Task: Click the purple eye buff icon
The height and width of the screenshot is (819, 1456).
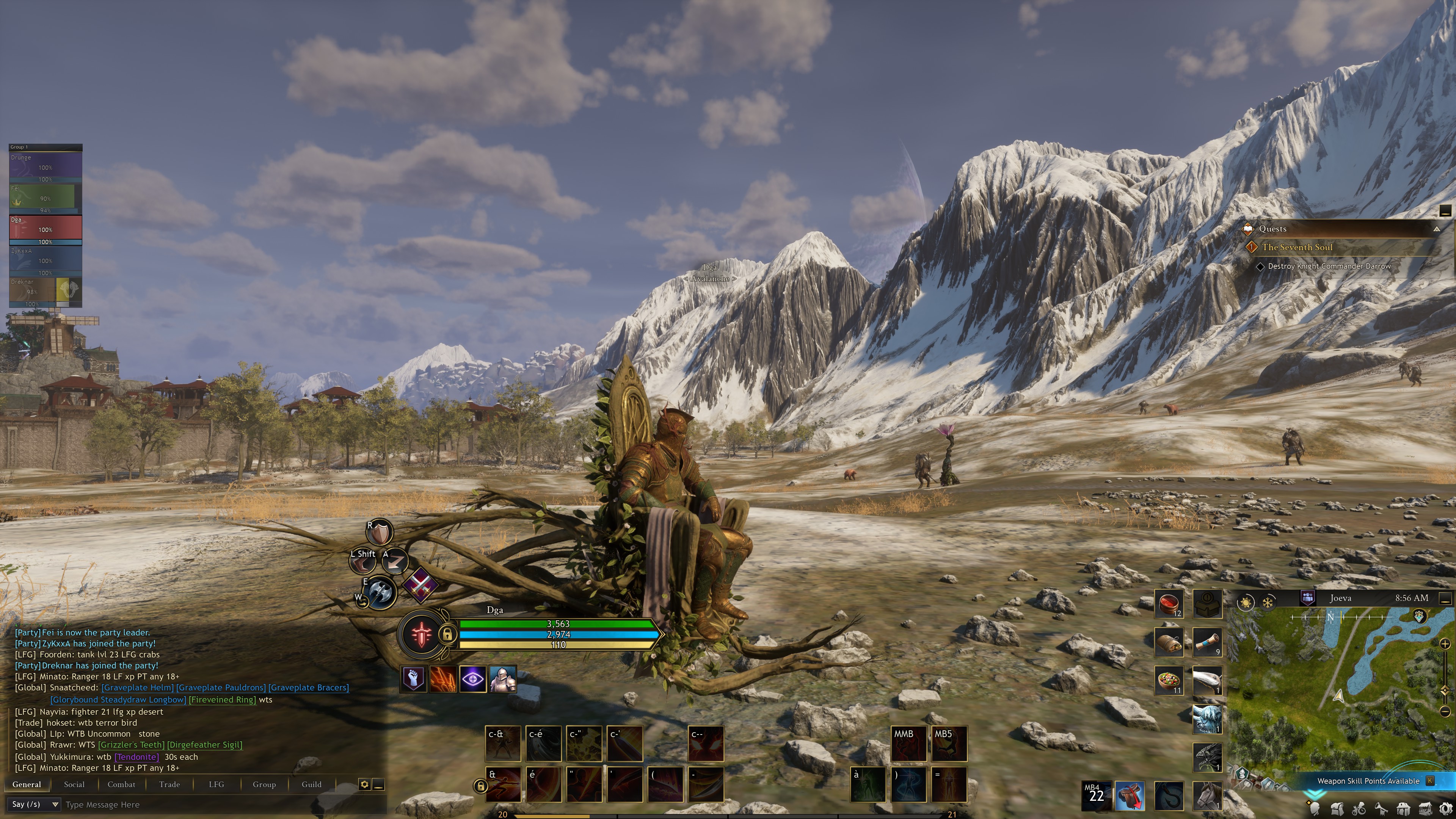Action: [x=472, y=679]
